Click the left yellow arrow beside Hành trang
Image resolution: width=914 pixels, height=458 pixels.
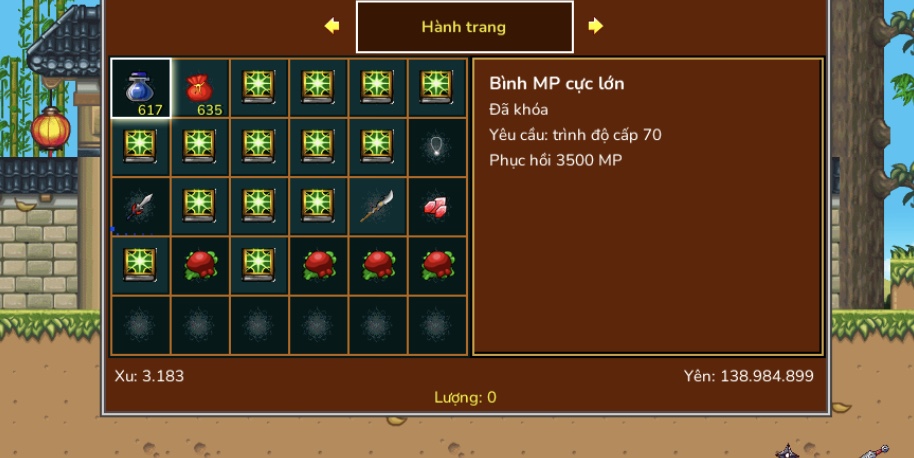pyautogui.click(x=332, y=26)
